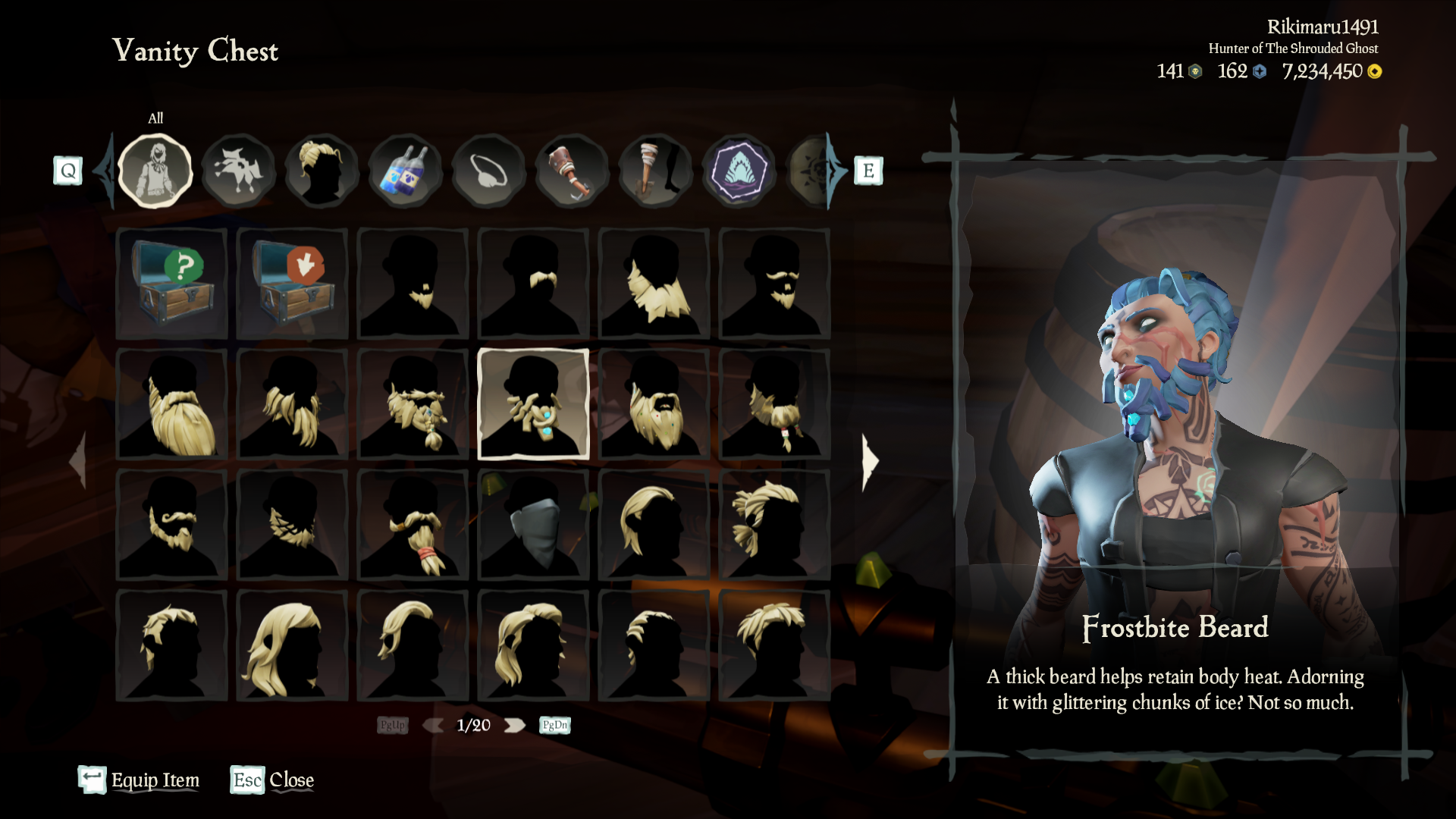The image size is (1456, 819).
Task: Click the previous page arrow beside 1/20
Action: 432,725
